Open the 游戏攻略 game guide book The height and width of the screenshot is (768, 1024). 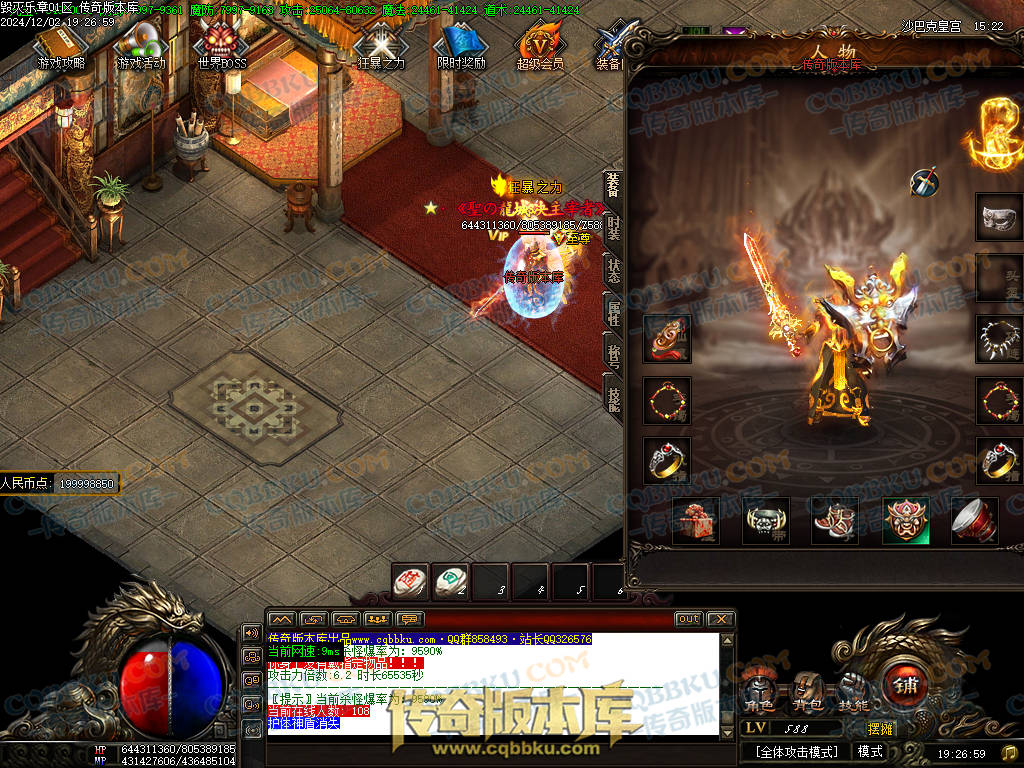[61, 45]
